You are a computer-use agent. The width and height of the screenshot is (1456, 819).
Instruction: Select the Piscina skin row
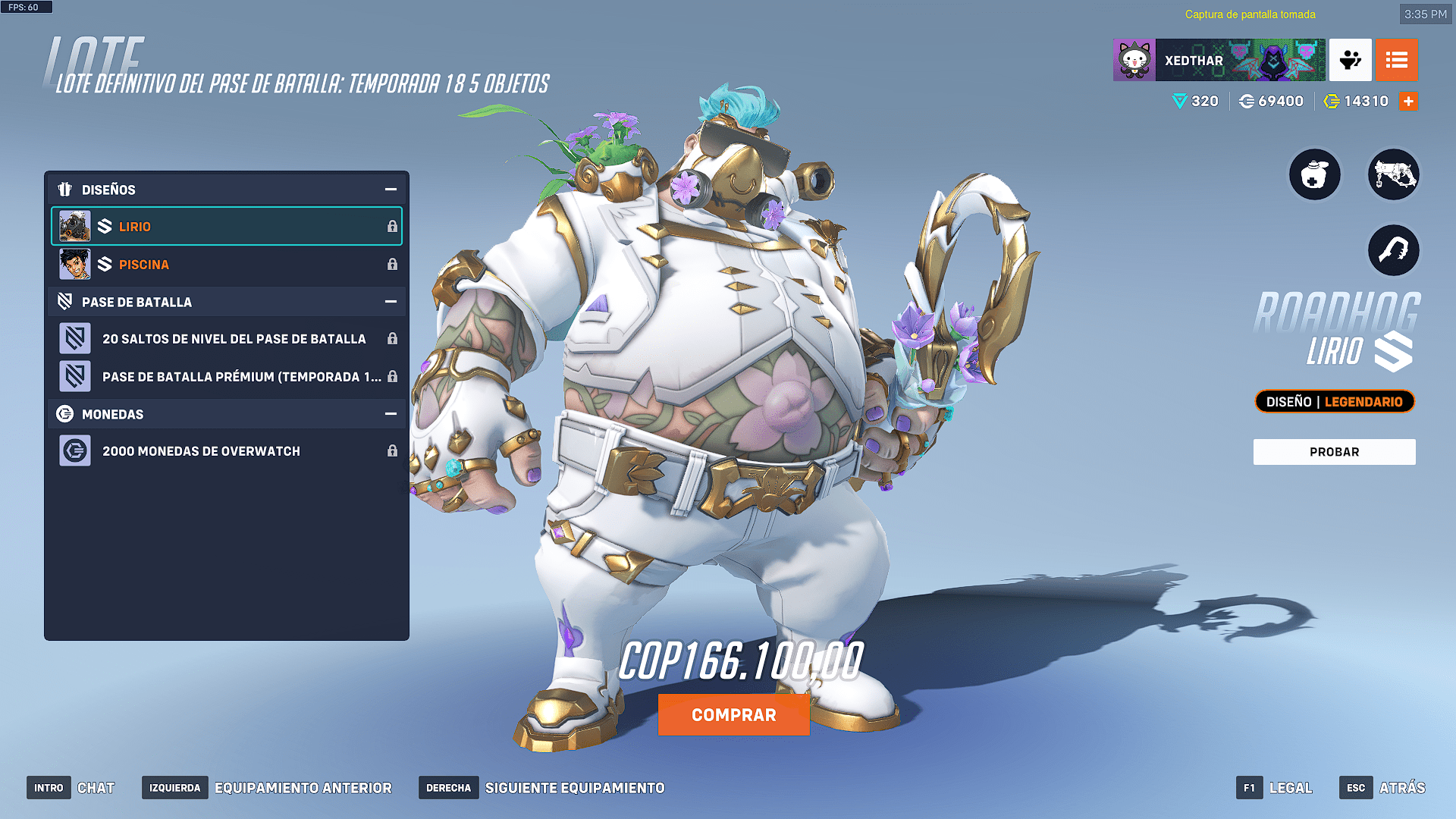(x=226, y=265)
